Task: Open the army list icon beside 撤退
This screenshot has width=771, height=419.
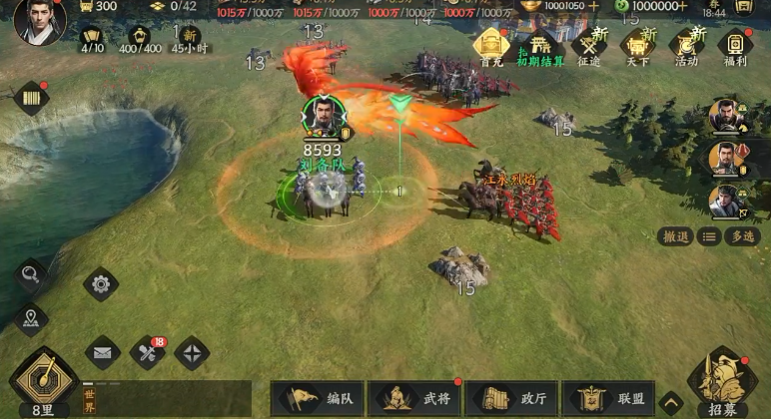Action: coord(709,236)
